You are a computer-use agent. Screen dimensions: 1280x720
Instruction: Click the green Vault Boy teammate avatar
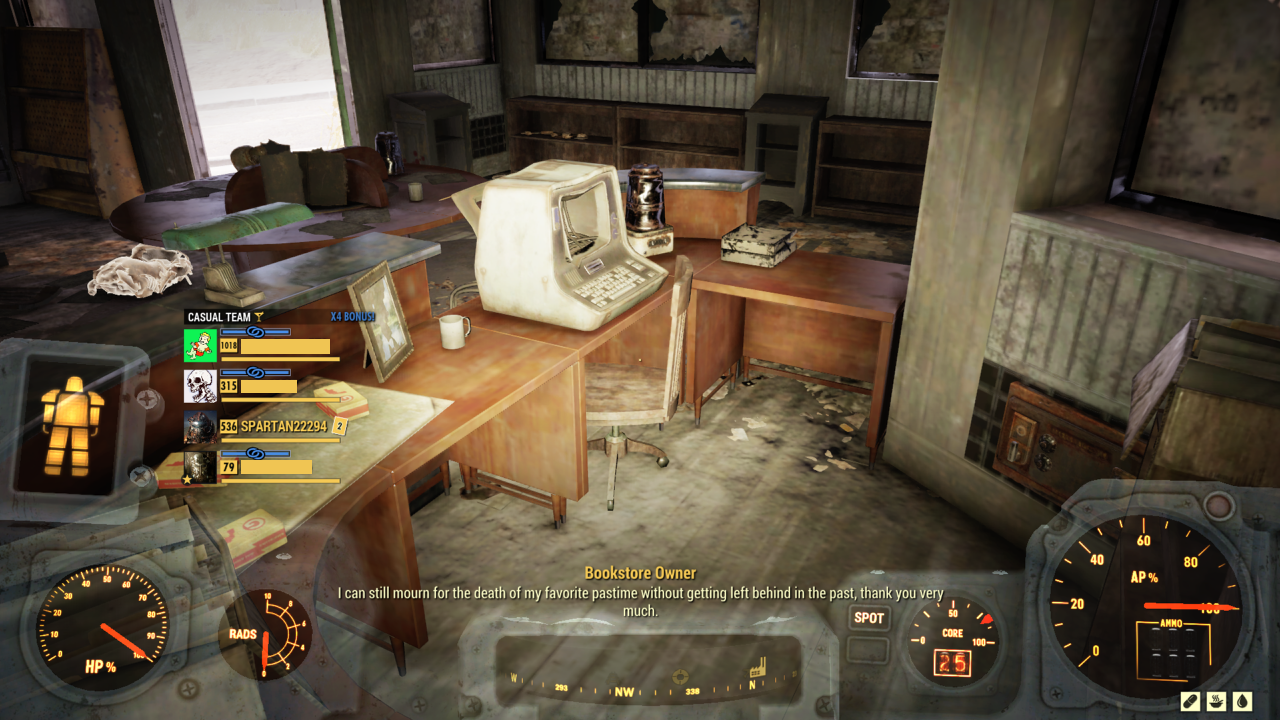pyautogui.click(x=200, y=346)
